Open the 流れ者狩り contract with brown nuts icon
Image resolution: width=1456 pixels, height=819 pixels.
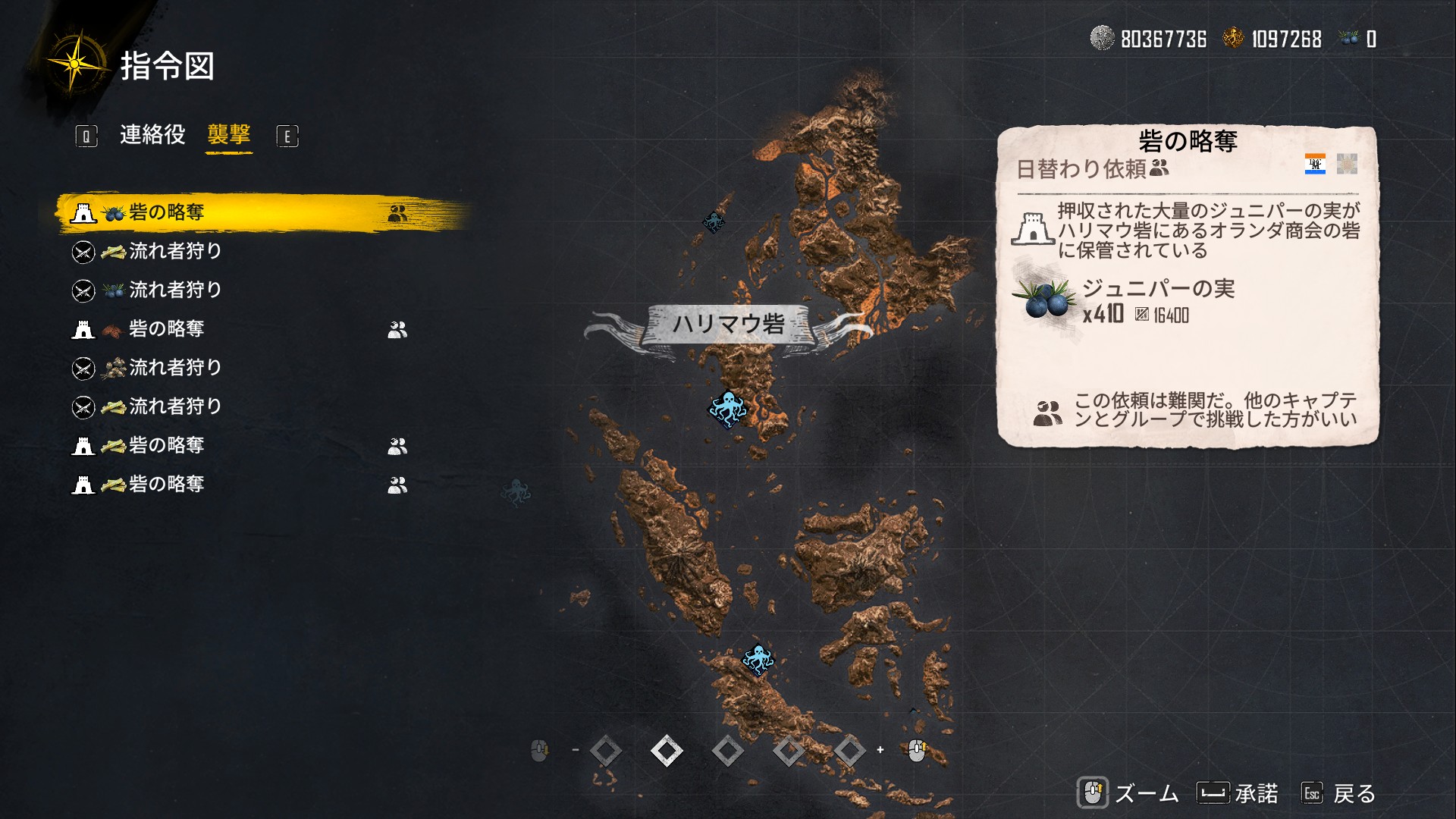(174, 368)
